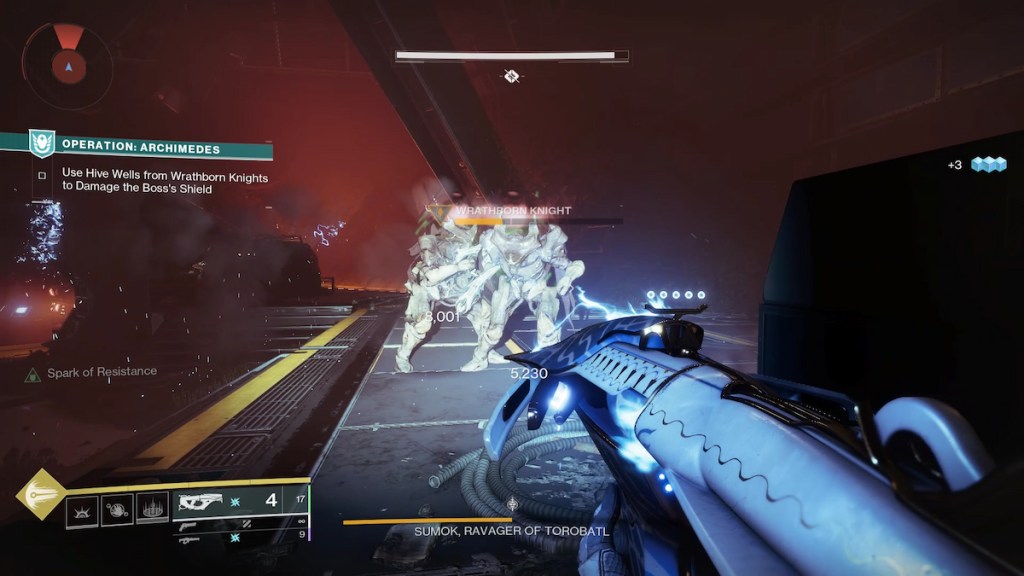
Task: Select the Operation: Archimedes shield emblem
Action: 41,144
